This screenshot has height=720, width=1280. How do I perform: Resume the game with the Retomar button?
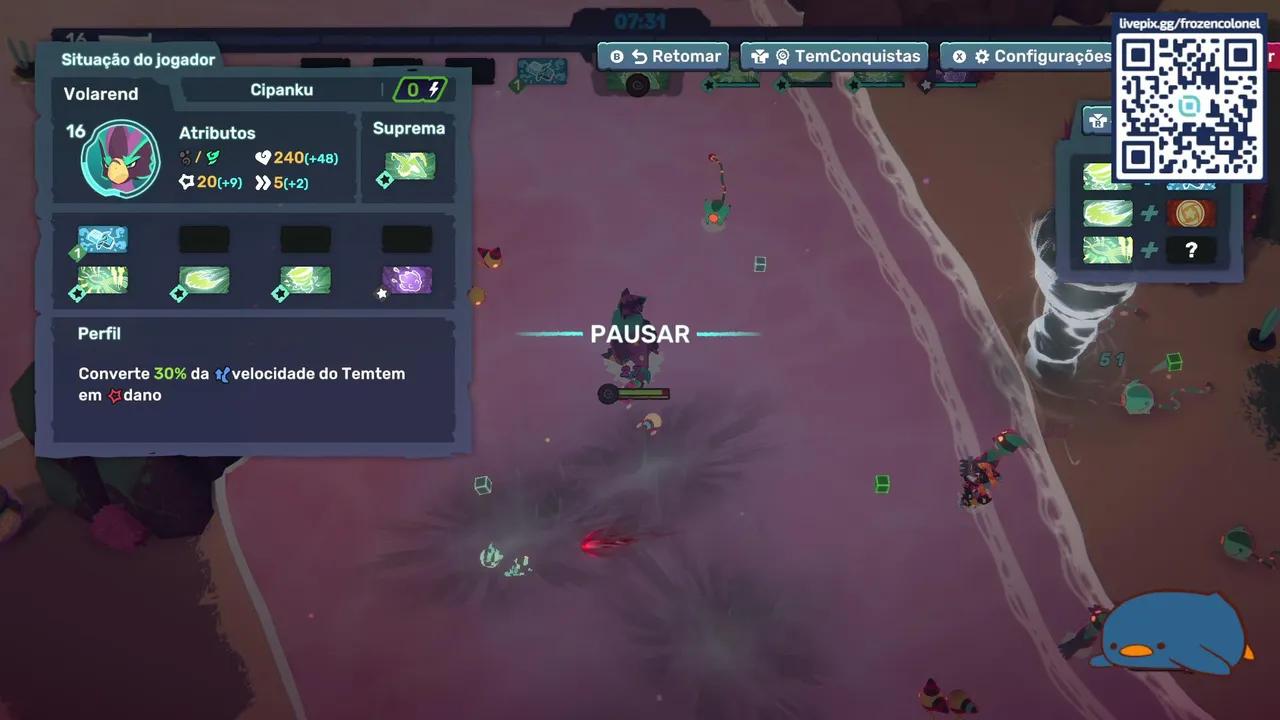pyautogui.click(x=664, y=57)
